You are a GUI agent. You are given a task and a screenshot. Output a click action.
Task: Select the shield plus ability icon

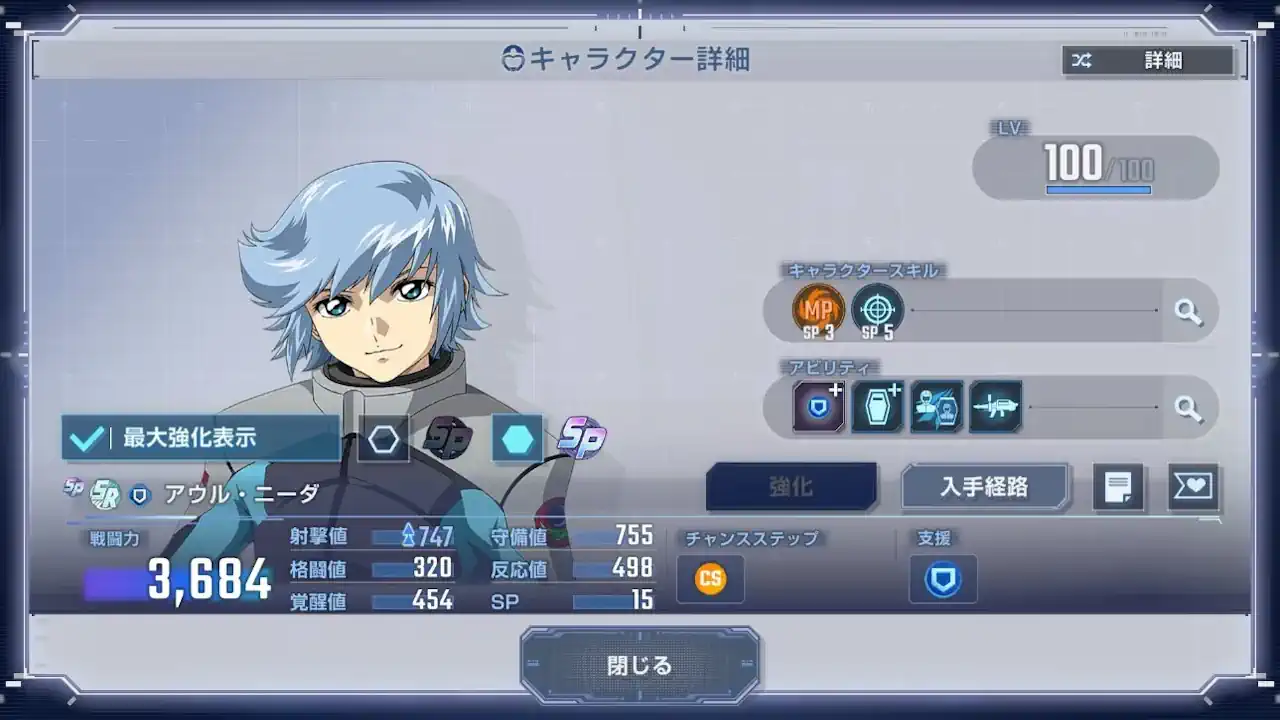[x=818, y=407]
